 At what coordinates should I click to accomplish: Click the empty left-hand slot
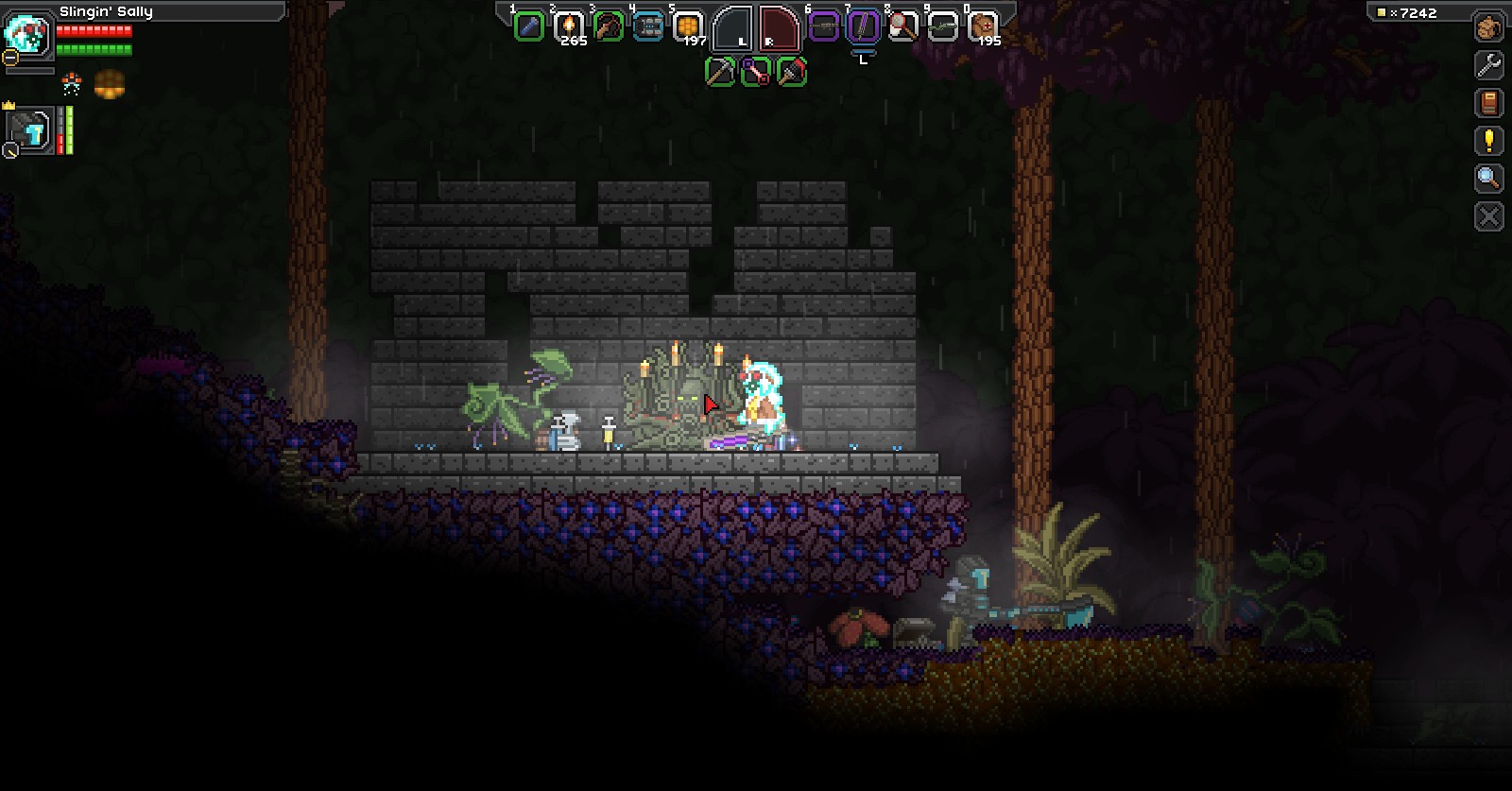coord(733,28)
